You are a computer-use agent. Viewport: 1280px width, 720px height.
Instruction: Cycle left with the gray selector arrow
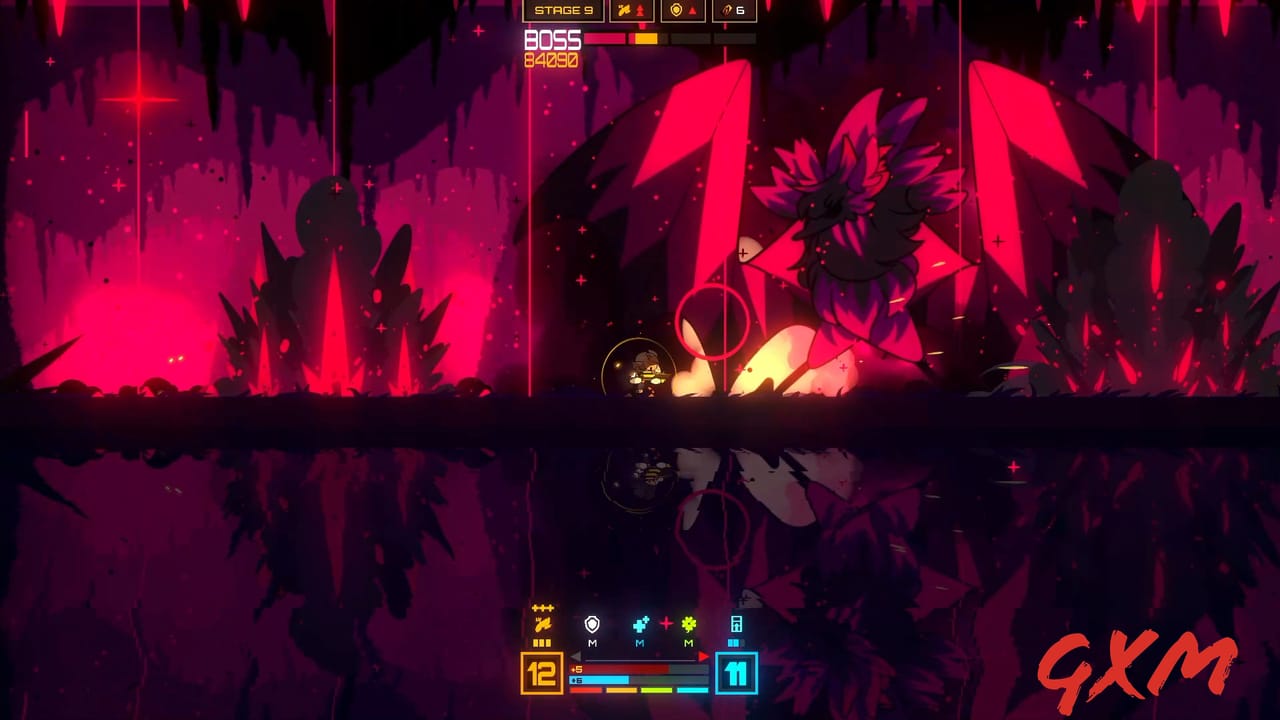[x=576, y=657]
